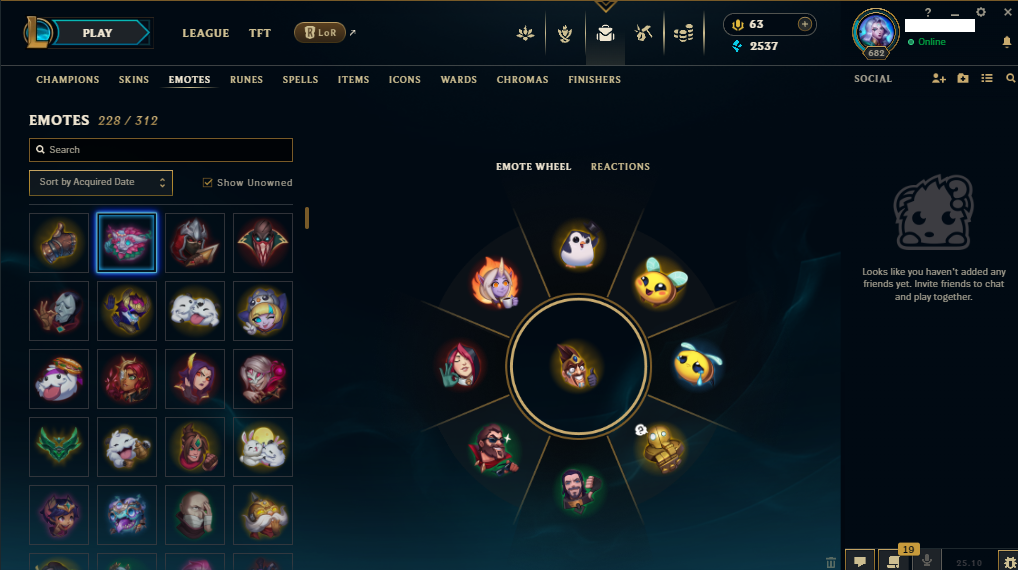1018x570 pixels.
Task: Switch to the Finishers tab
Action: 594,79
